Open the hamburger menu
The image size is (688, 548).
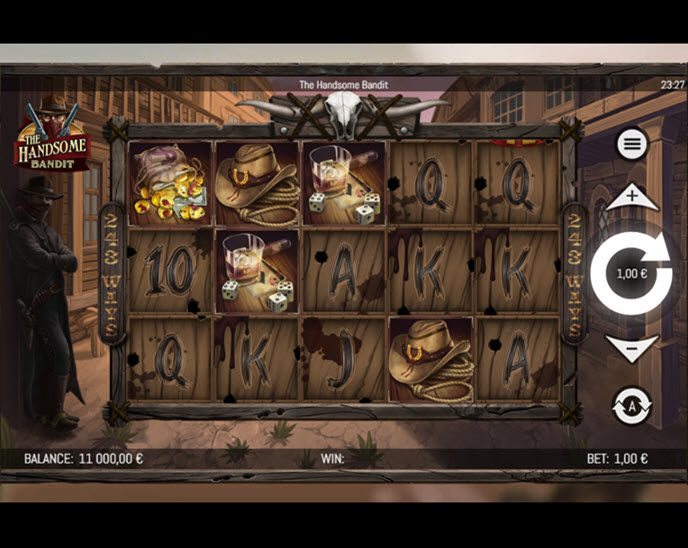coord(631,144)
